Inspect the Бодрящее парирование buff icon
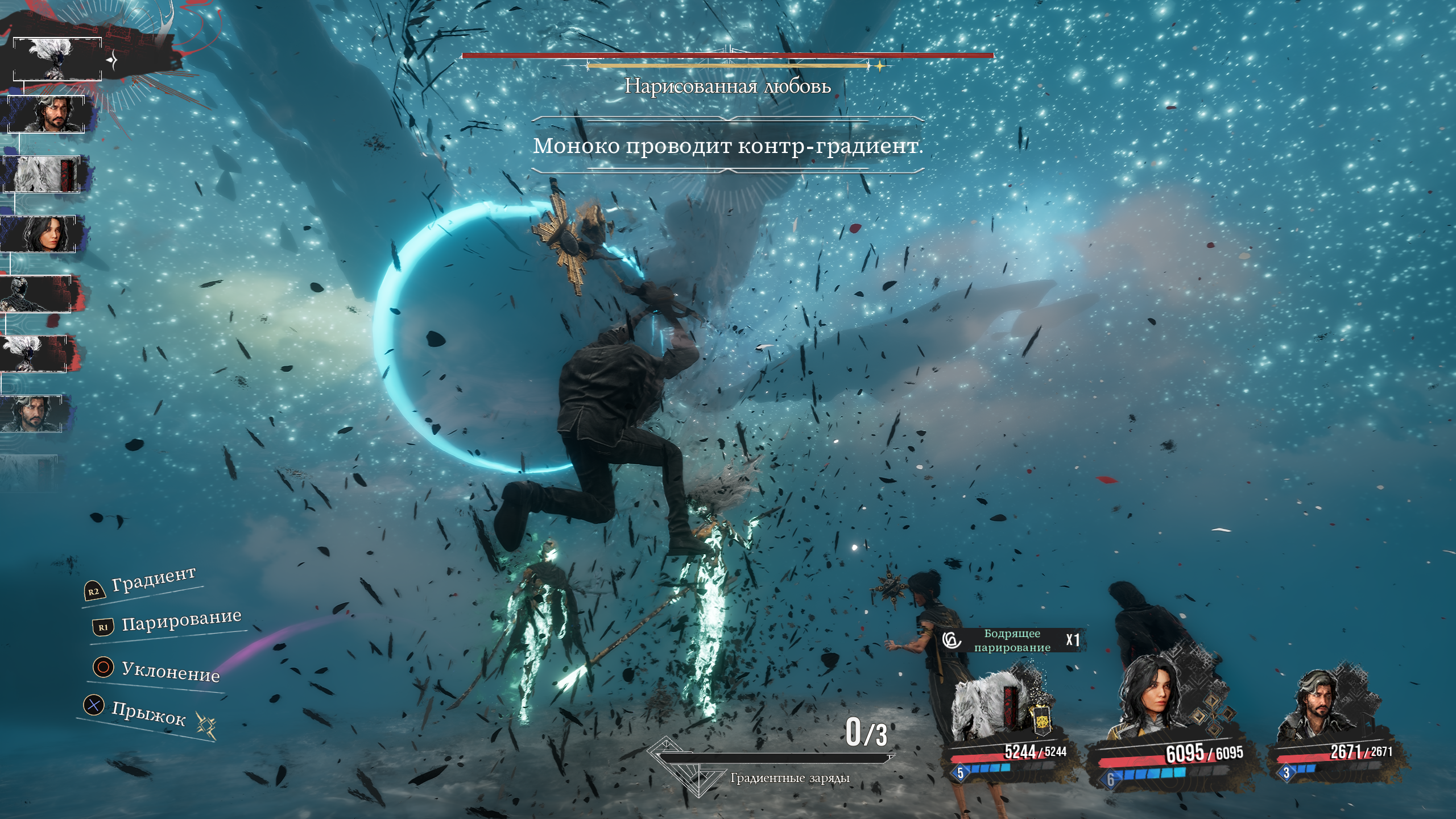The width and height of the screenshot is (1456, 819). pyautogui.click(x=952, y=640)
